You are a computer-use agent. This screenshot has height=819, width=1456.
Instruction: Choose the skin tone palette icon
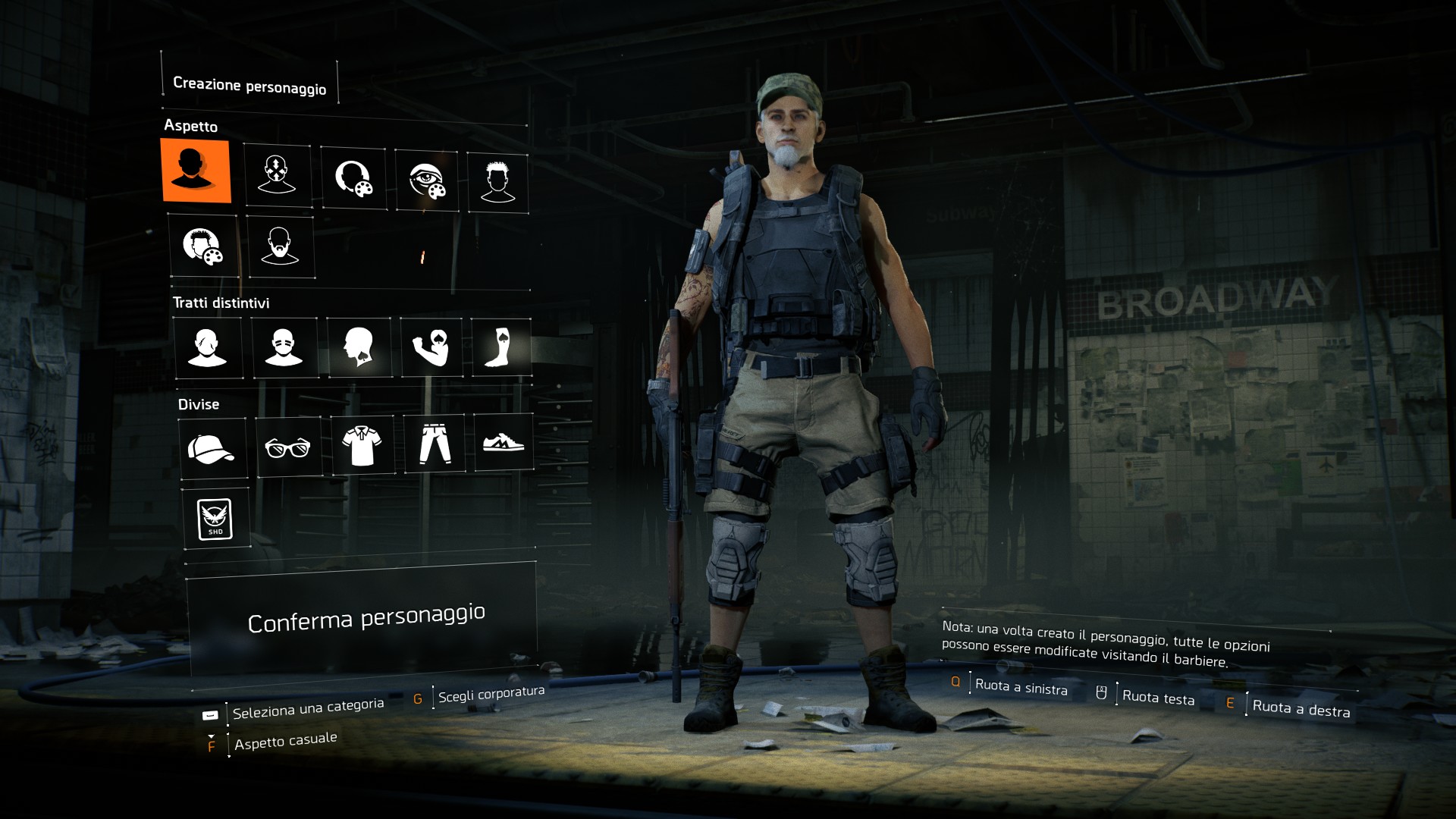point(353,179)
